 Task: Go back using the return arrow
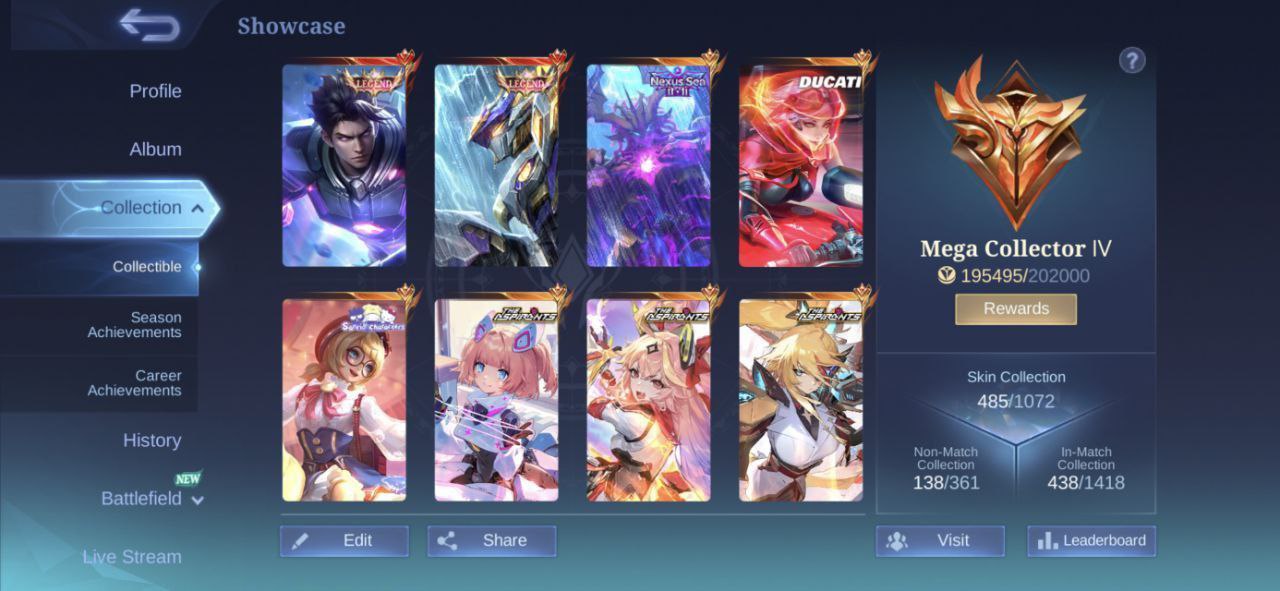click(149, 25)
